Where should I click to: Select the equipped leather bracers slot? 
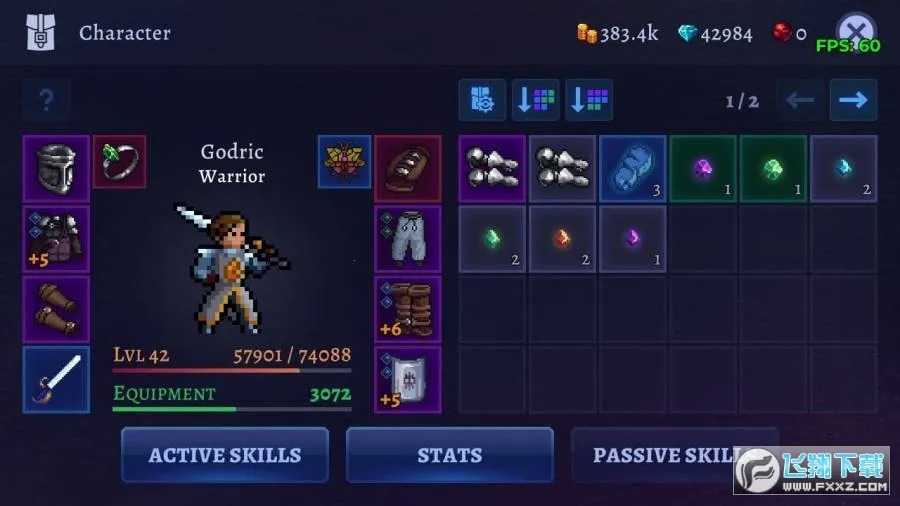coord(56,309)
